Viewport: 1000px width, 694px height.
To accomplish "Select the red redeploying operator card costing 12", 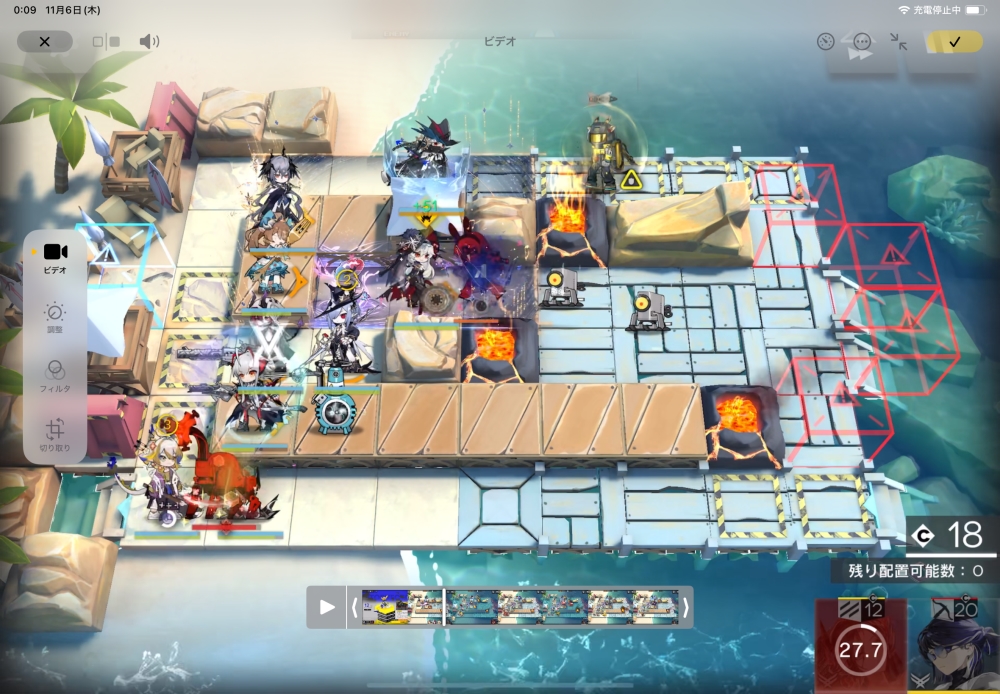I will pos(860,647).
